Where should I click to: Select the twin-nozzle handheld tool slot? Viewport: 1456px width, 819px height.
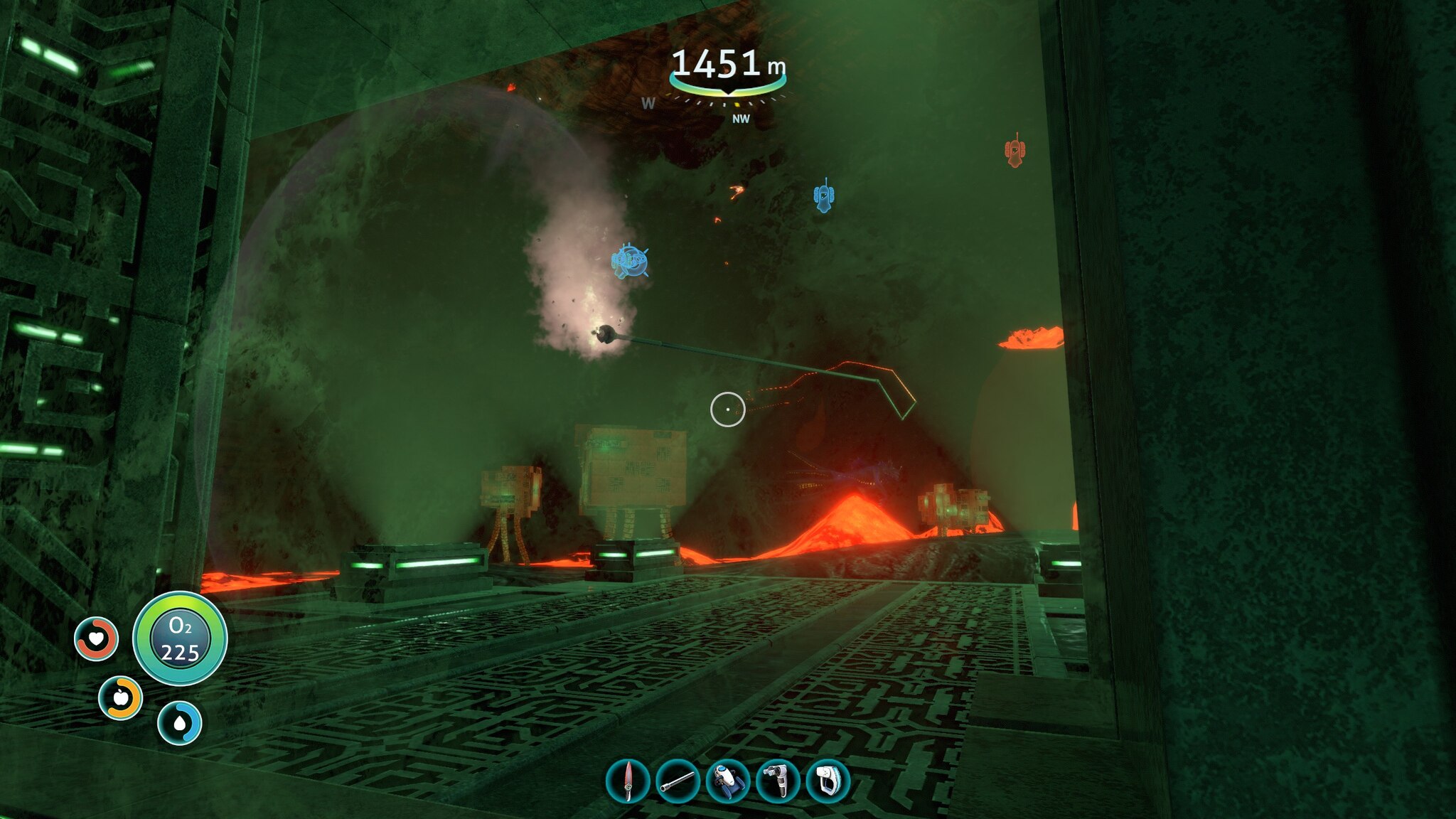(x=778, y=781)
